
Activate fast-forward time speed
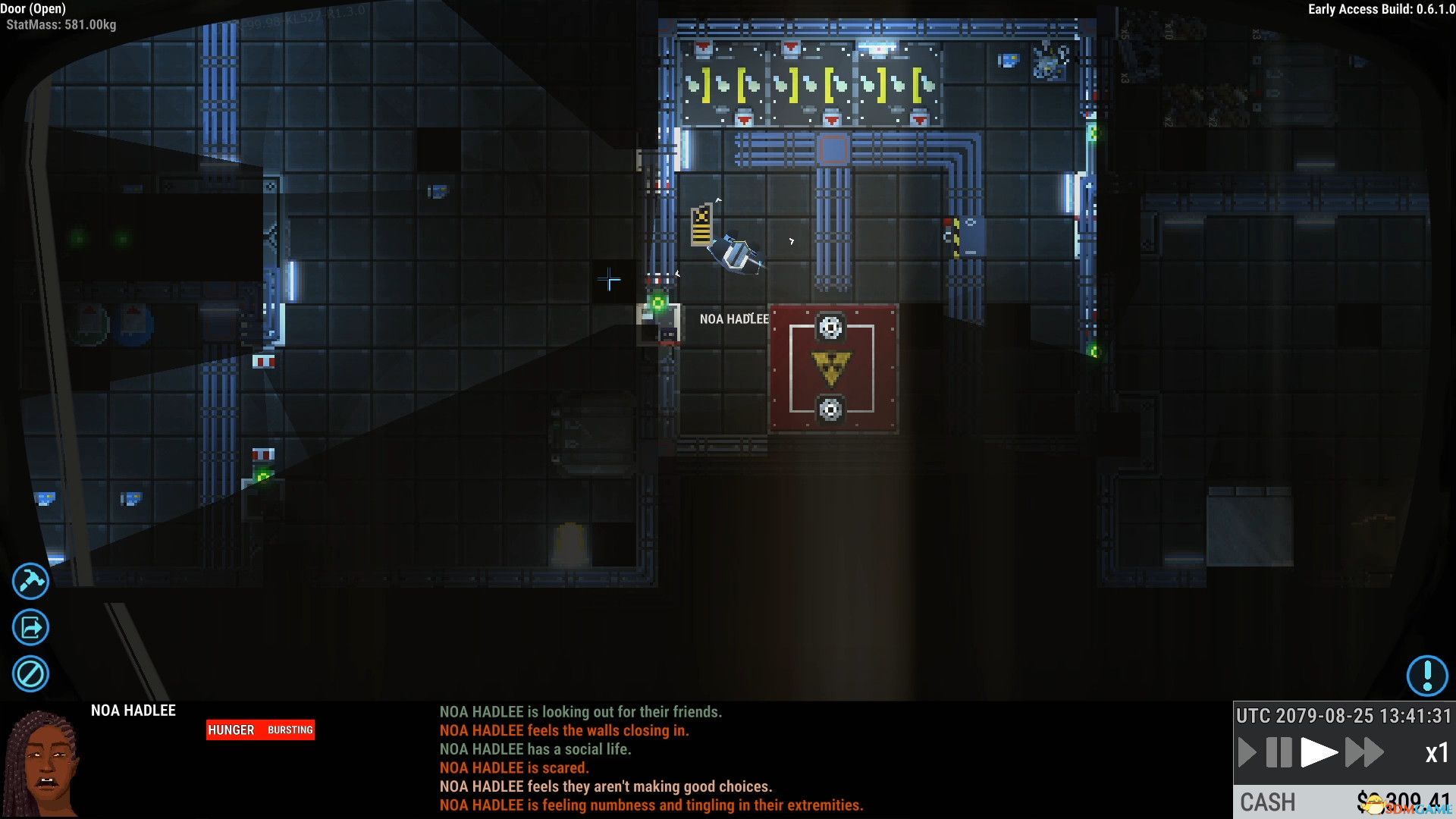1364,753
